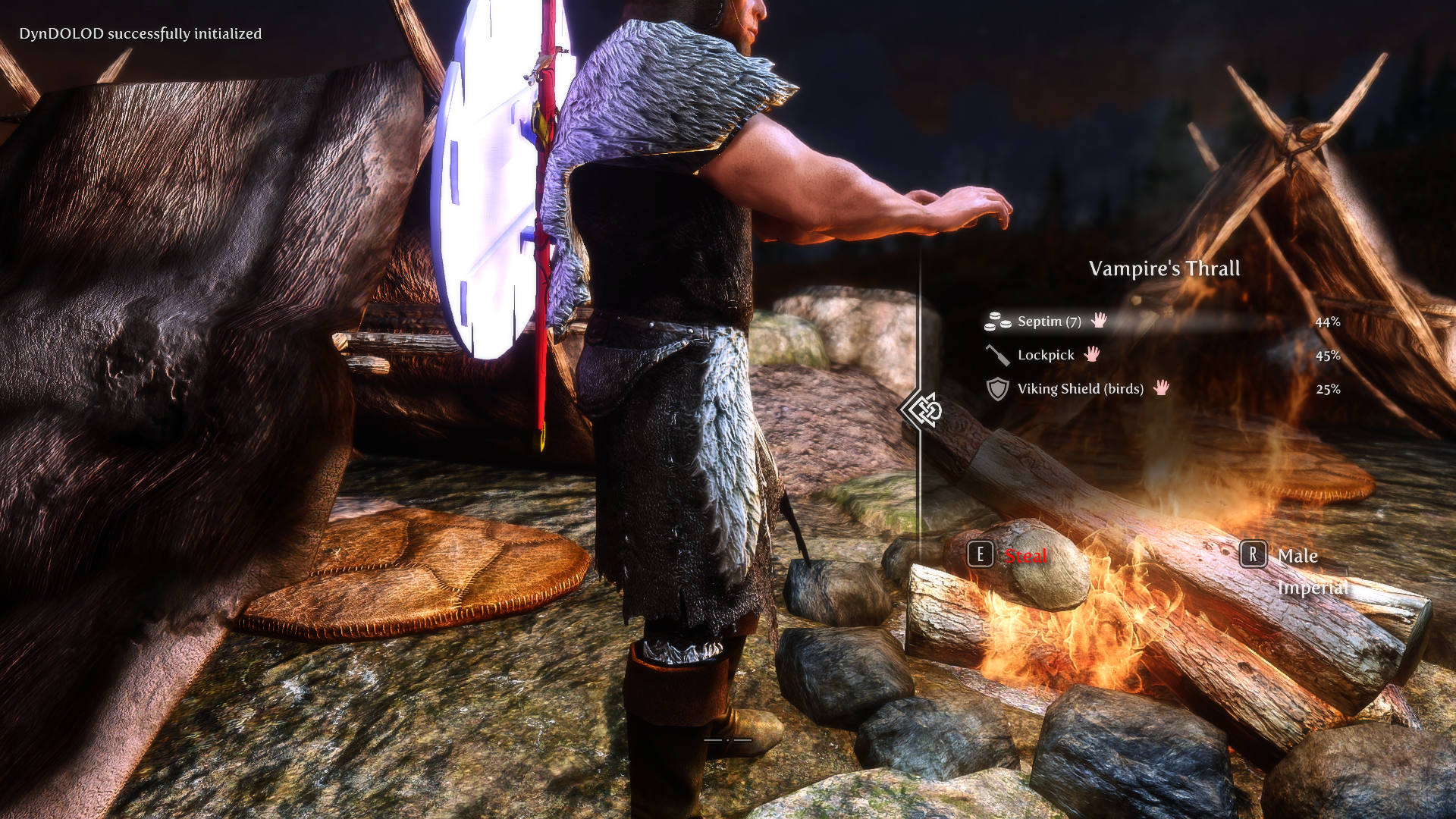This screenshot has width=1456, height=819.
Task: Select the Lockpick inventory row
Action: (x=1045, y=354)
